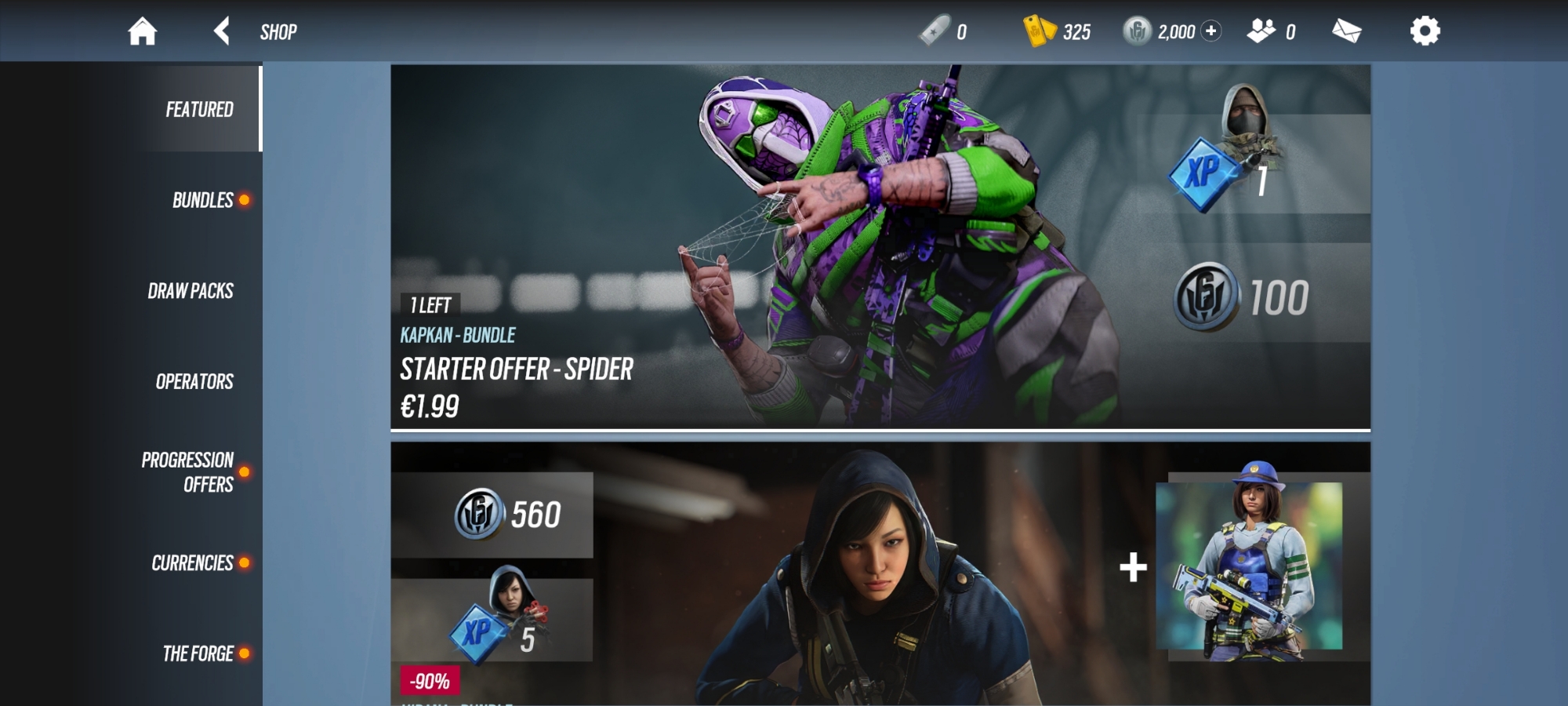The width and height of the screenshot is (1568, 706).
Task: Tap the yellow ticket currency icon
Action: tap(1040, 31)
